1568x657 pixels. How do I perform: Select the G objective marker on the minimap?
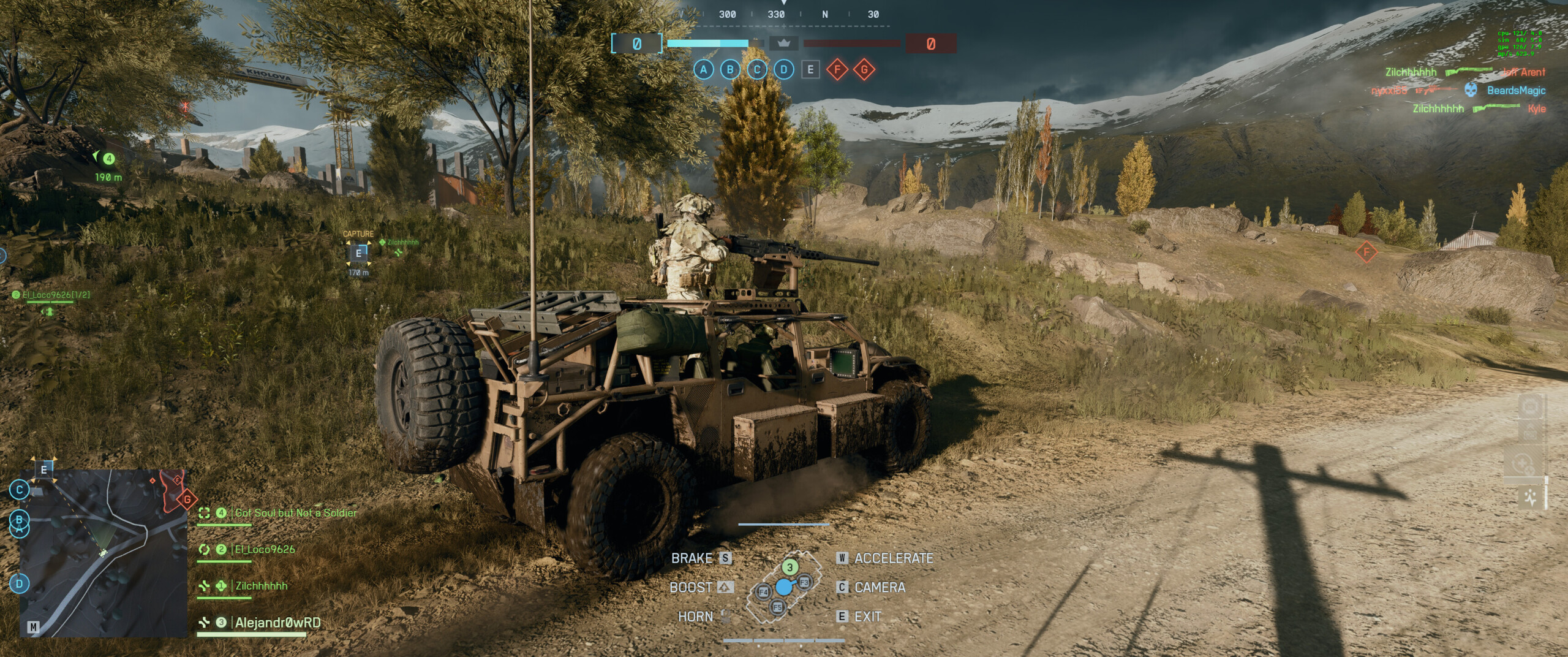(x=187, y=499)
